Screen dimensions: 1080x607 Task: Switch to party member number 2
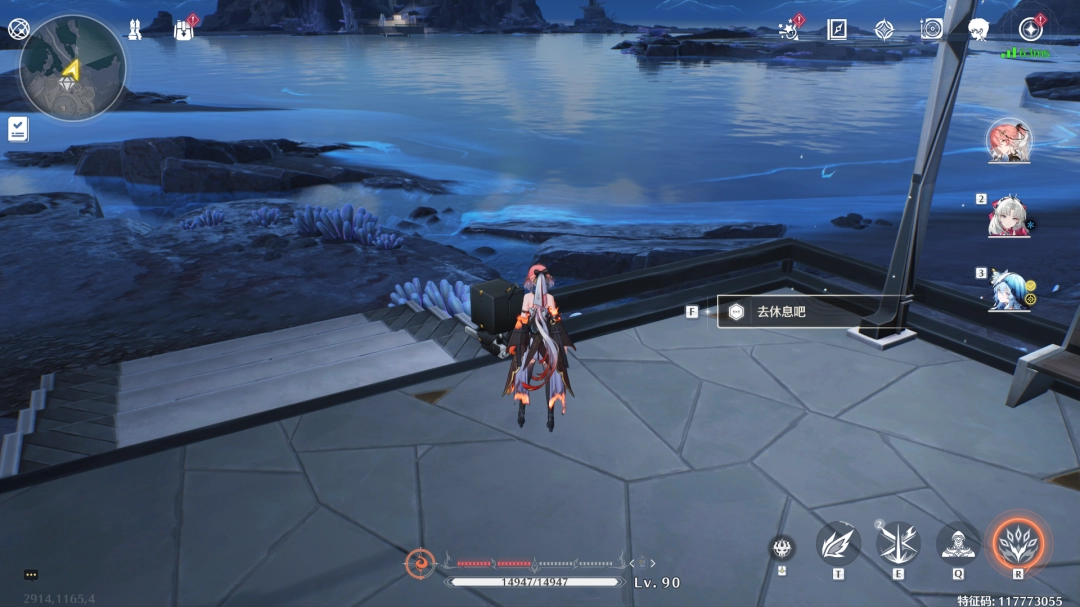coord(1008,215)
